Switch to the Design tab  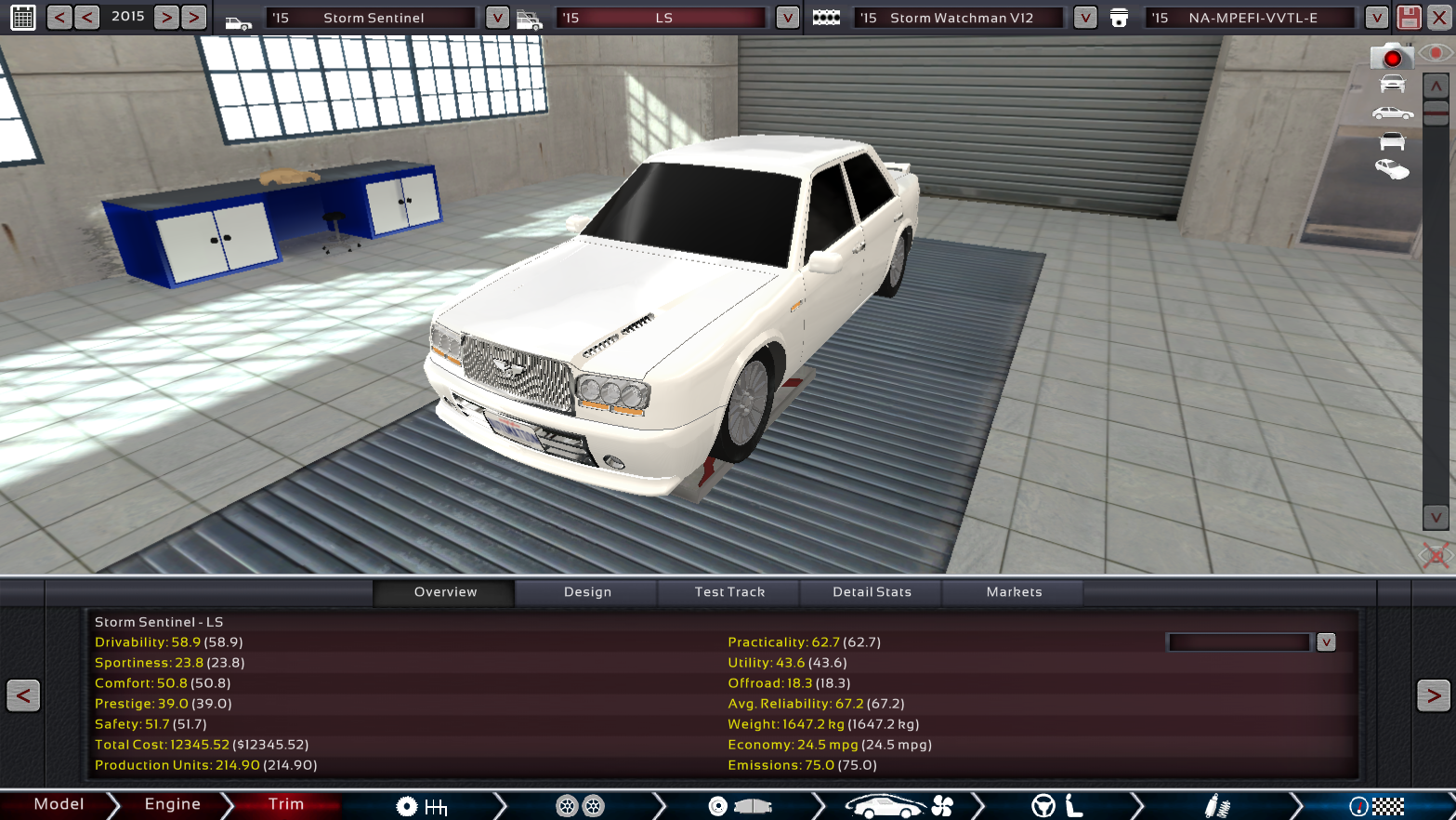pyautogui.click(x=587, y=592)
